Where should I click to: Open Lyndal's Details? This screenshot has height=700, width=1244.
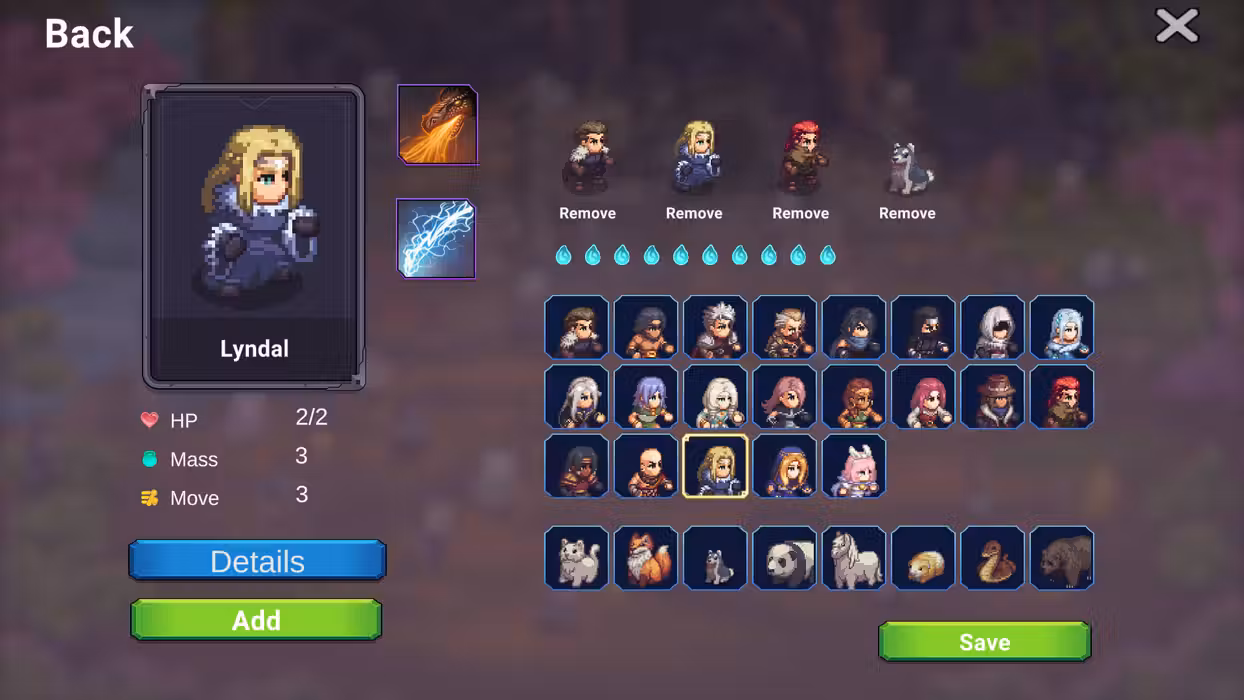click(x=257, y=561)
